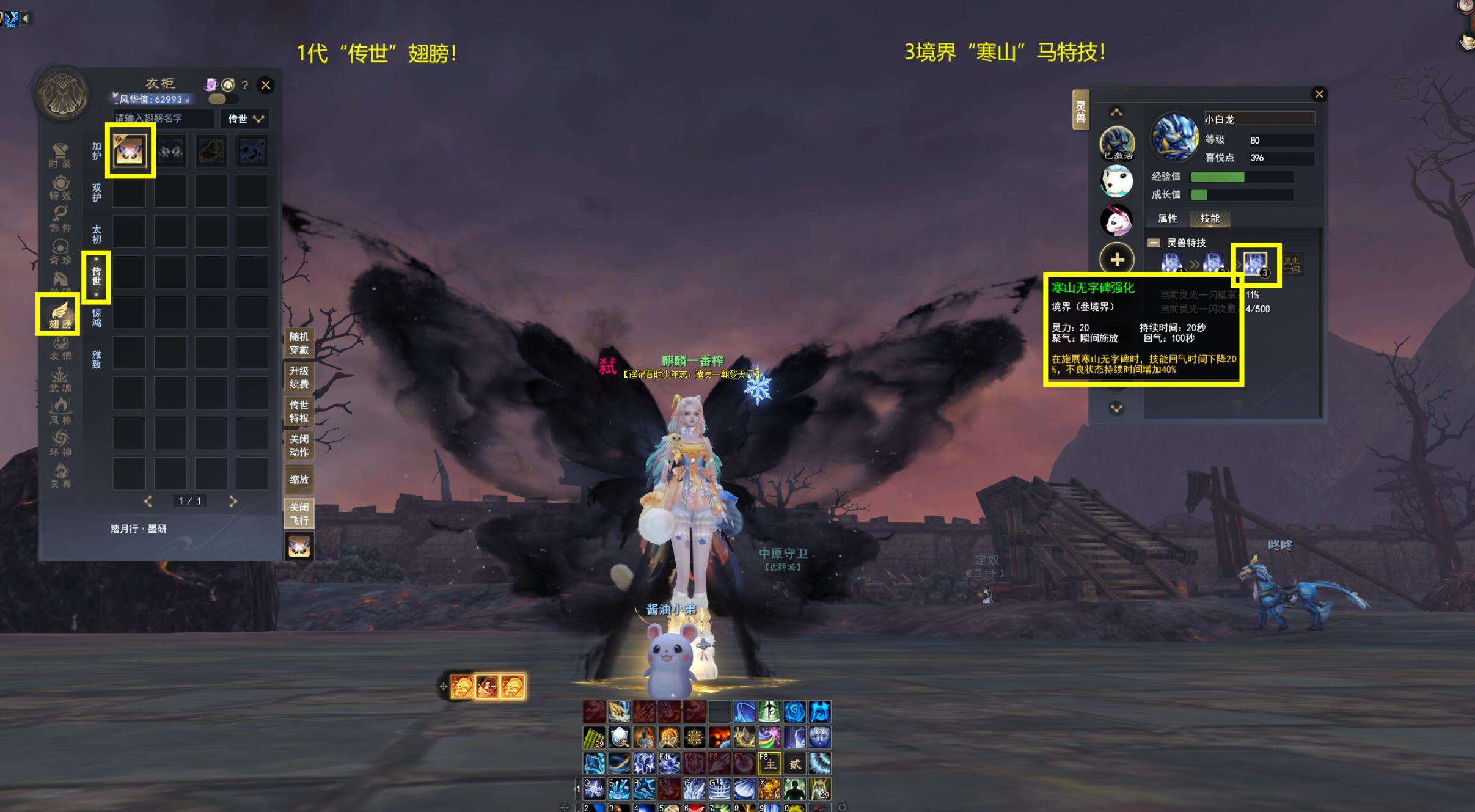This screenshot has height=812, width=1475.
Task: Add a new spirit beast with plus button
Action: [x=1117, y=260]
